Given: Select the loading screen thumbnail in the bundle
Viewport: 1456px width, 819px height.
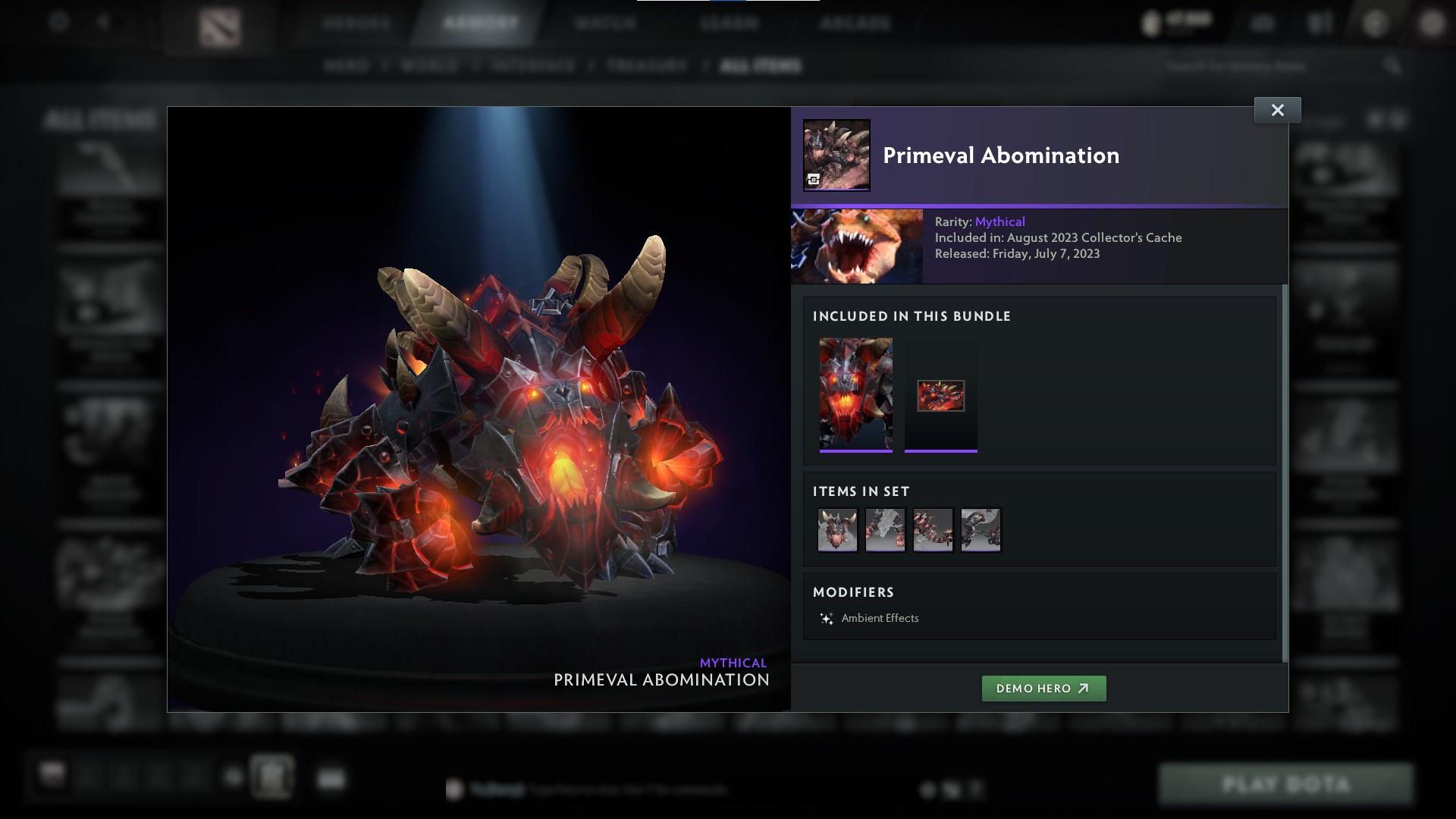Looking at the screenshot, I should (x=940, y=394).
